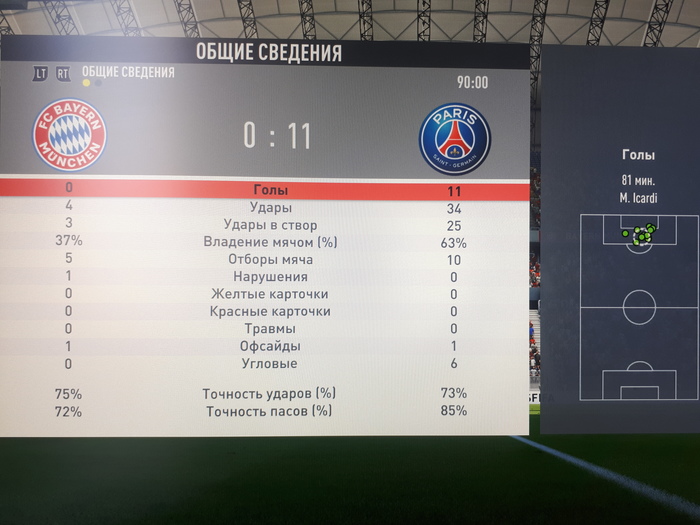Select the Владение мячом (%) row
700x525 pixels.
click(269, 242)
